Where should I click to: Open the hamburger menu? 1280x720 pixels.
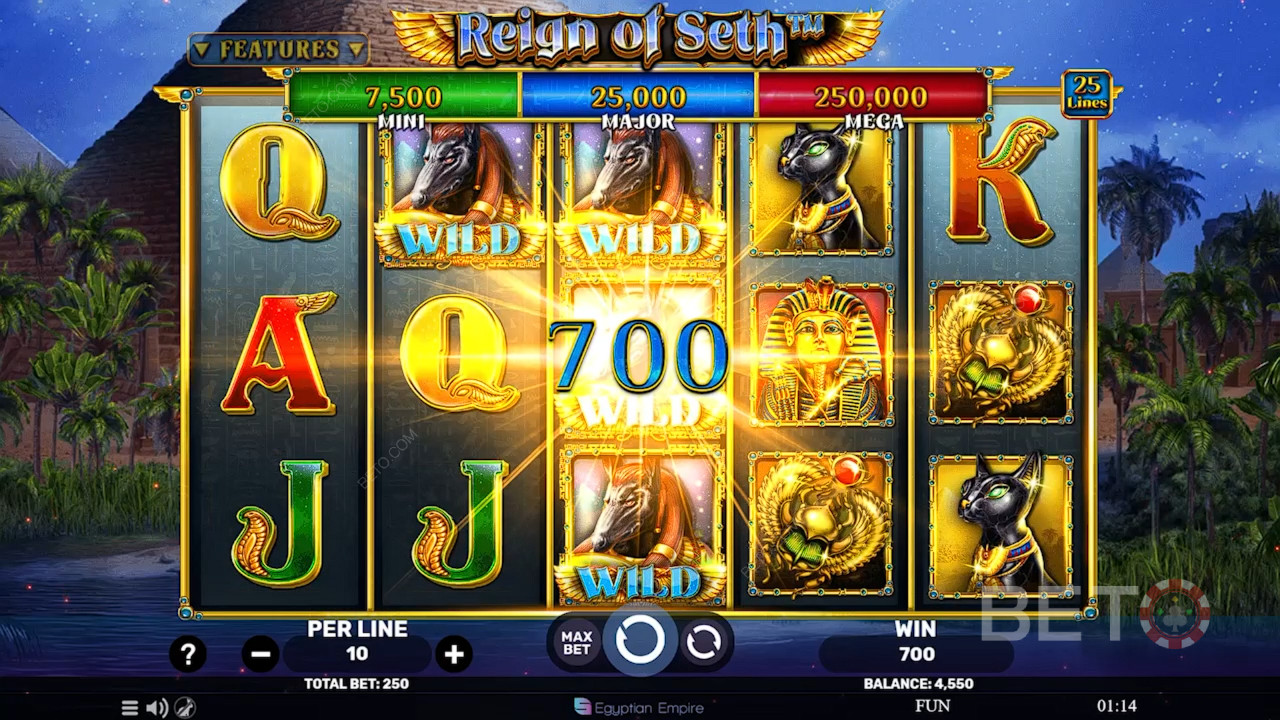[130, 708]
